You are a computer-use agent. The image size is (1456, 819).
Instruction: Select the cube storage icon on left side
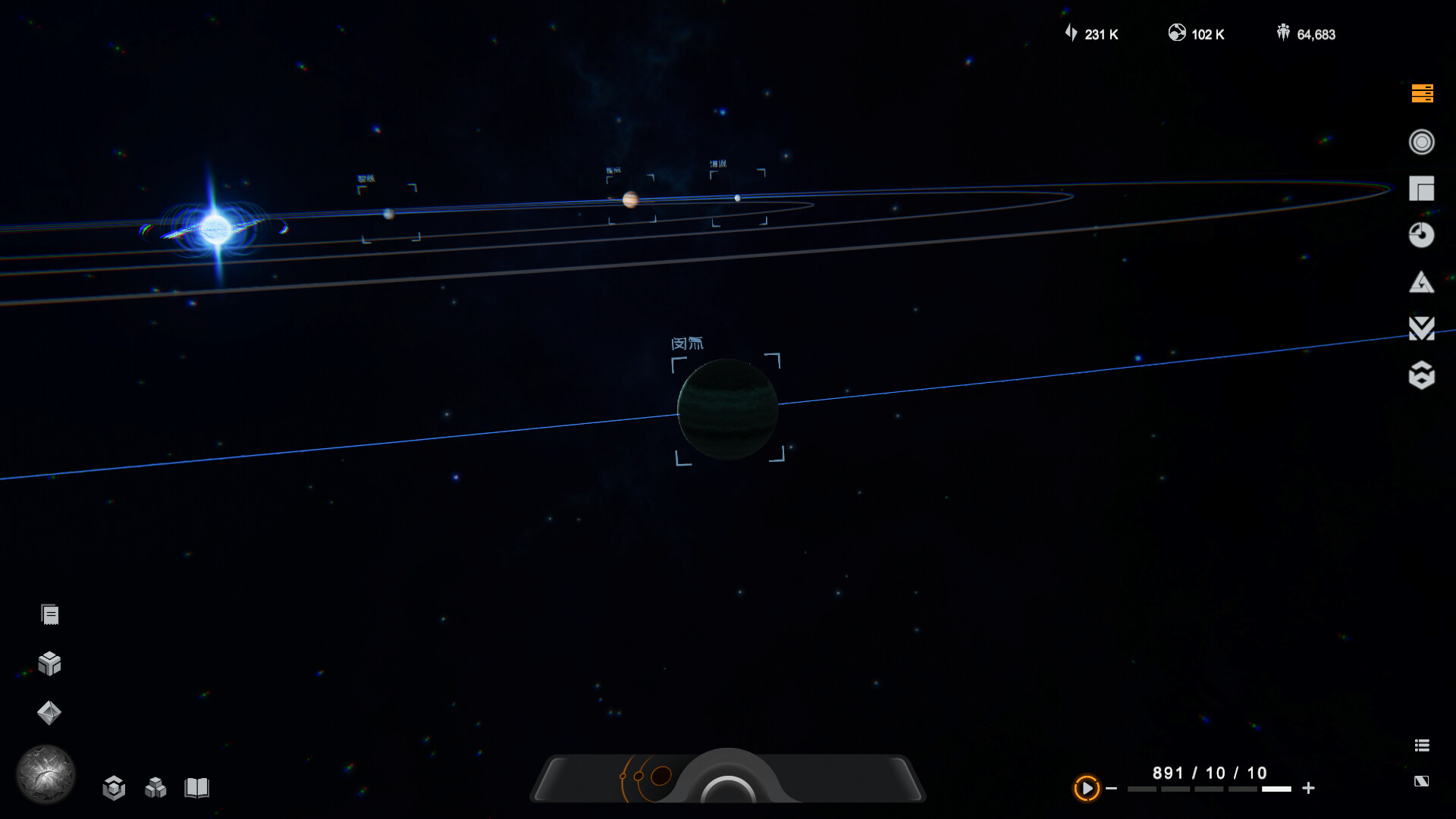(x=49, y=664)
